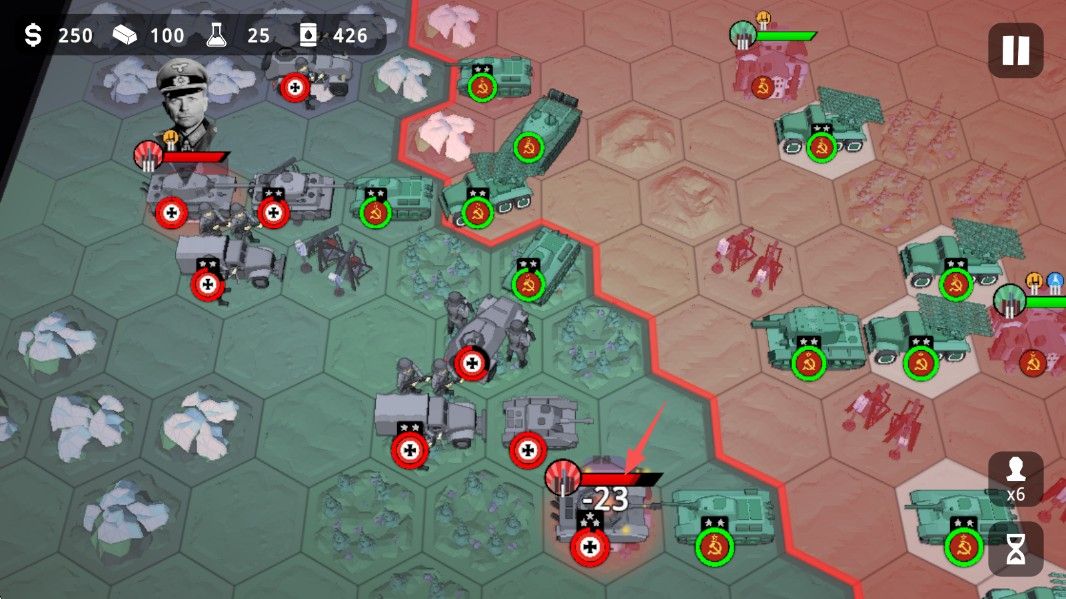Select the German tank led by the general portrait
This screenshot has height=599, width=1066.
tap(183, 191)
